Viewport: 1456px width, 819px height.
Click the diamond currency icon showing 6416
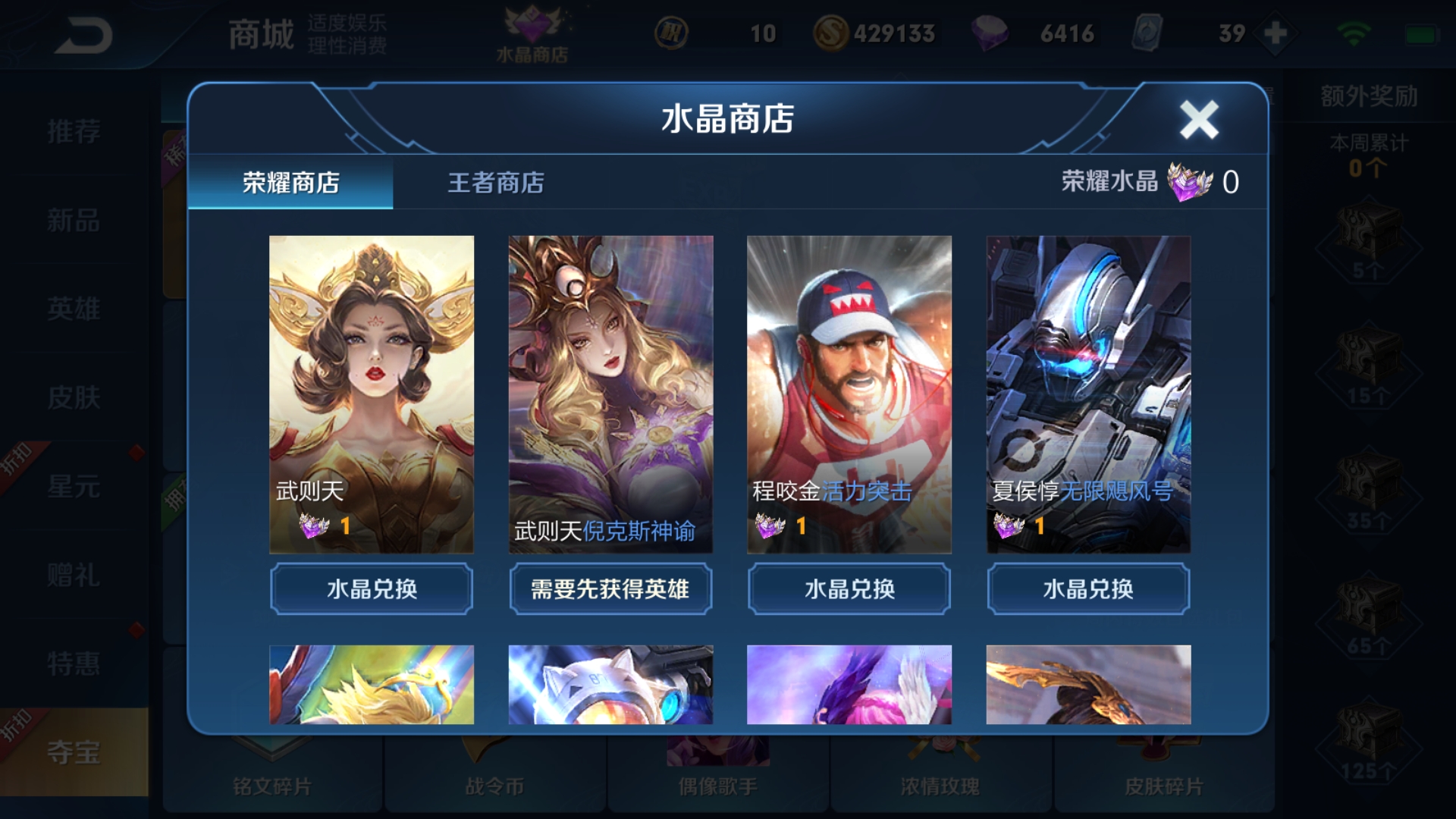(990, 33)
